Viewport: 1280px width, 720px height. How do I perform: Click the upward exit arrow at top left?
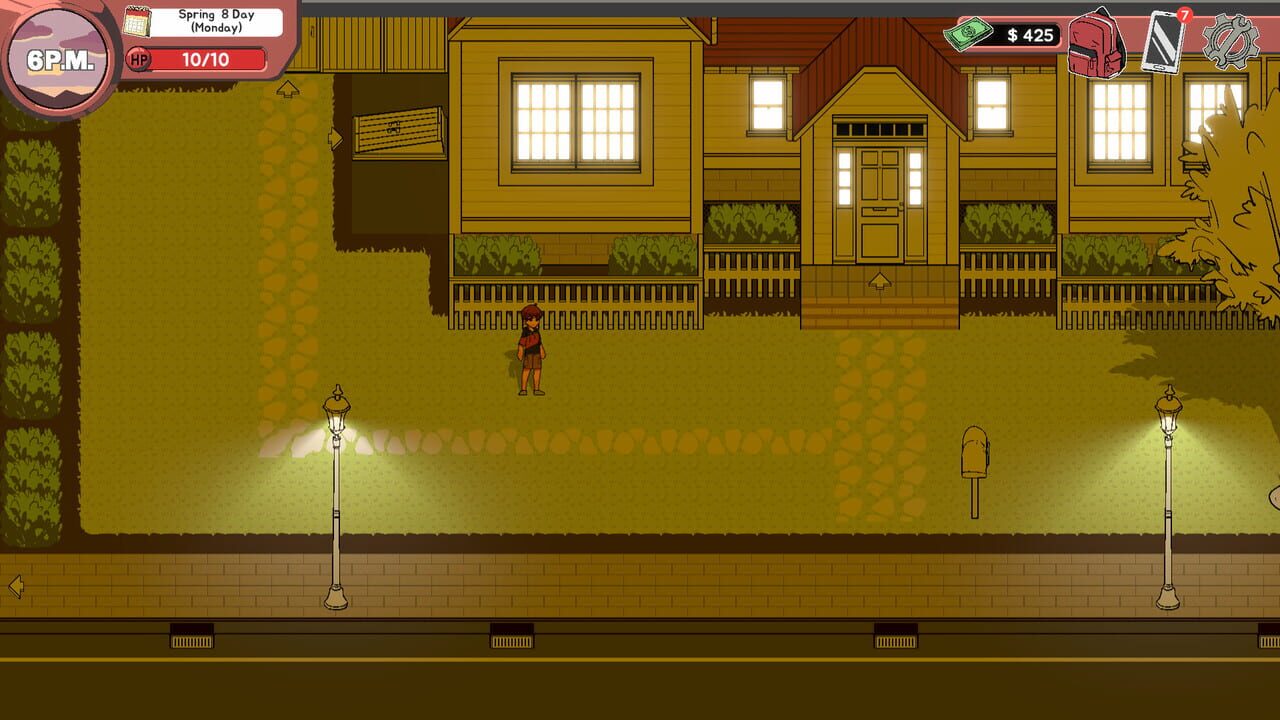[x=286, y=90]
